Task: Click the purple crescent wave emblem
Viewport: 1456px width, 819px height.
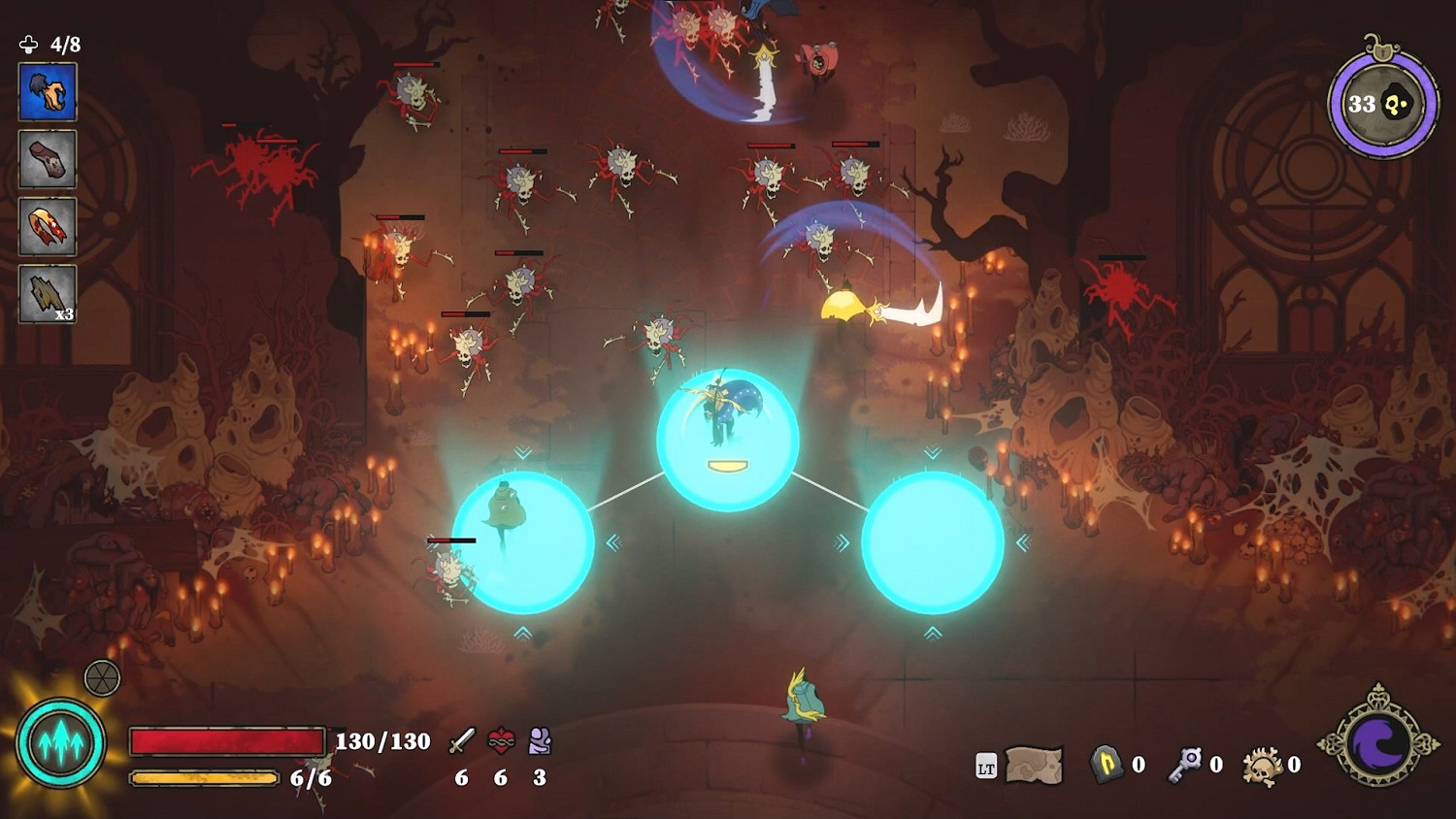Action: point(1378,743)
